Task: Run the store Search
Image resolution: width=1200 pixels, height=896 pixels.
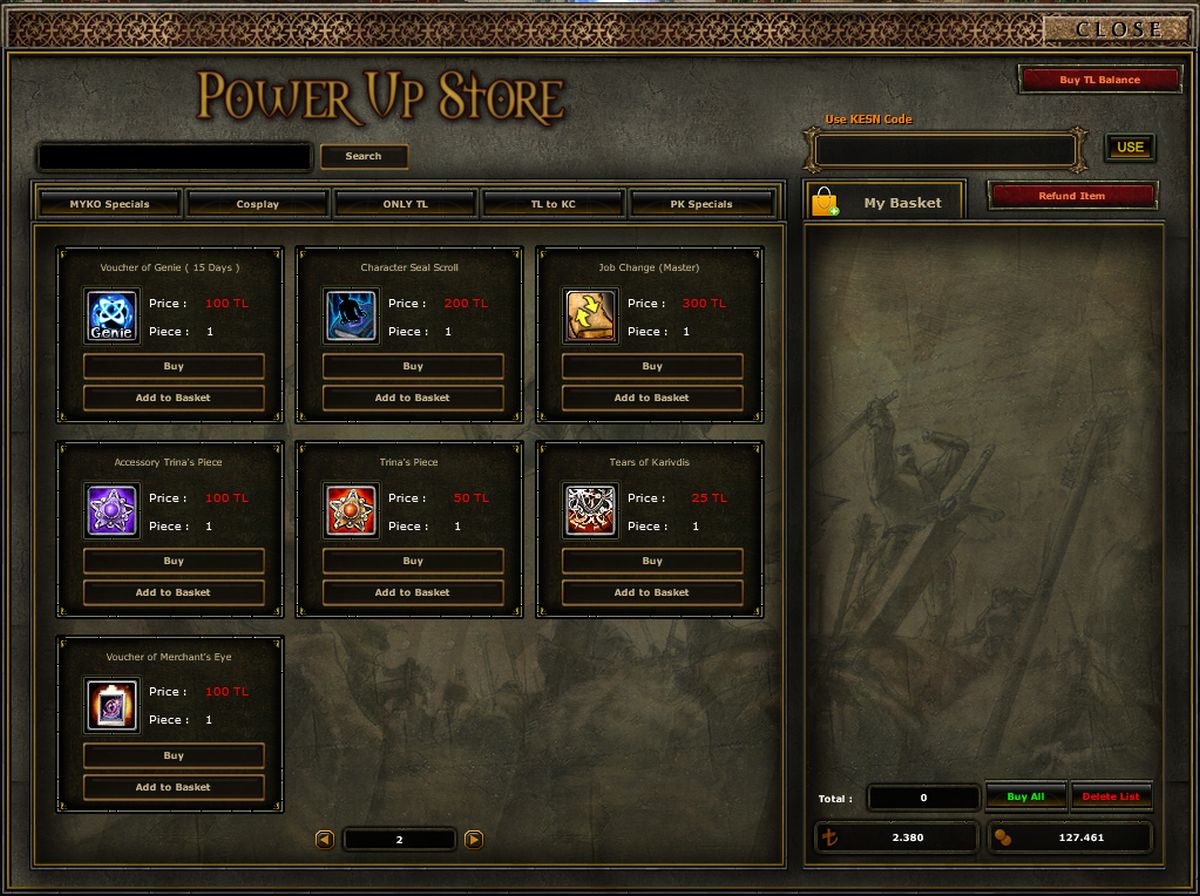Action: [x=363, y=156]
